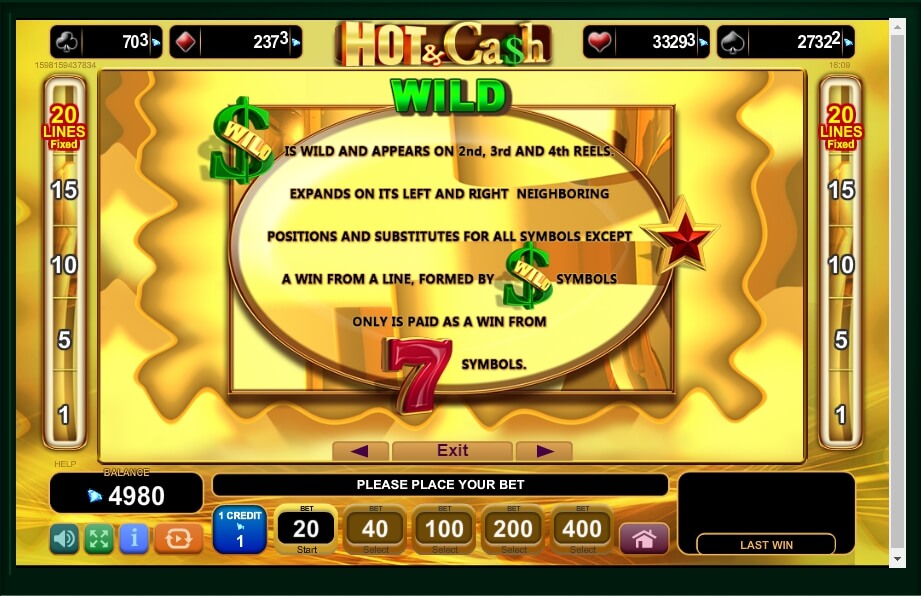Image resolution: width=921 pixels, height=596 pixels.
Task: Select the 200 bet
Action: point(513,530)
